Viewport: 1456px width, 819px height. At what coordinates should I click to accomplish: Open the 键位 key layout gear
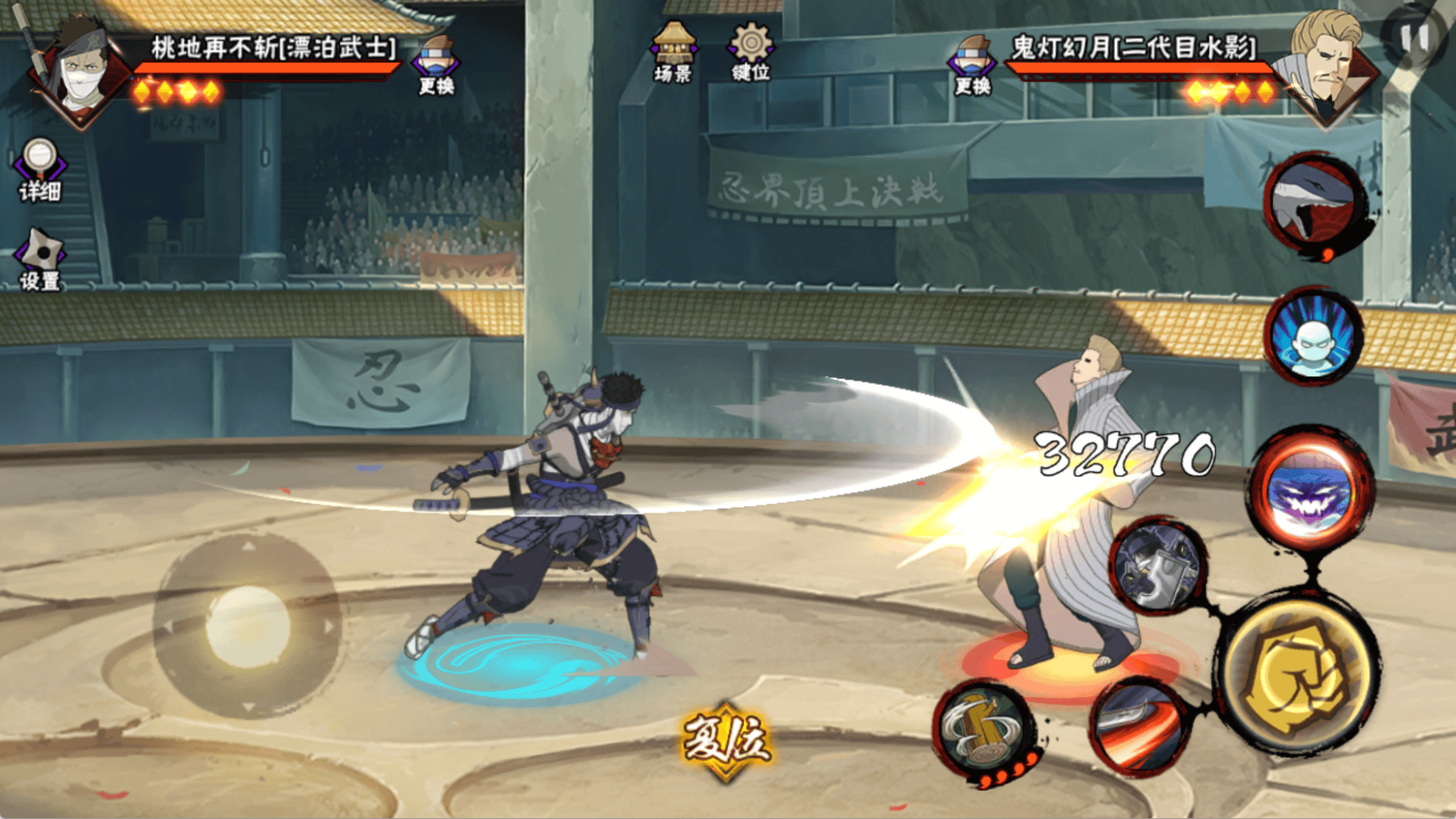pyautogui.click(x=750, y=51)
